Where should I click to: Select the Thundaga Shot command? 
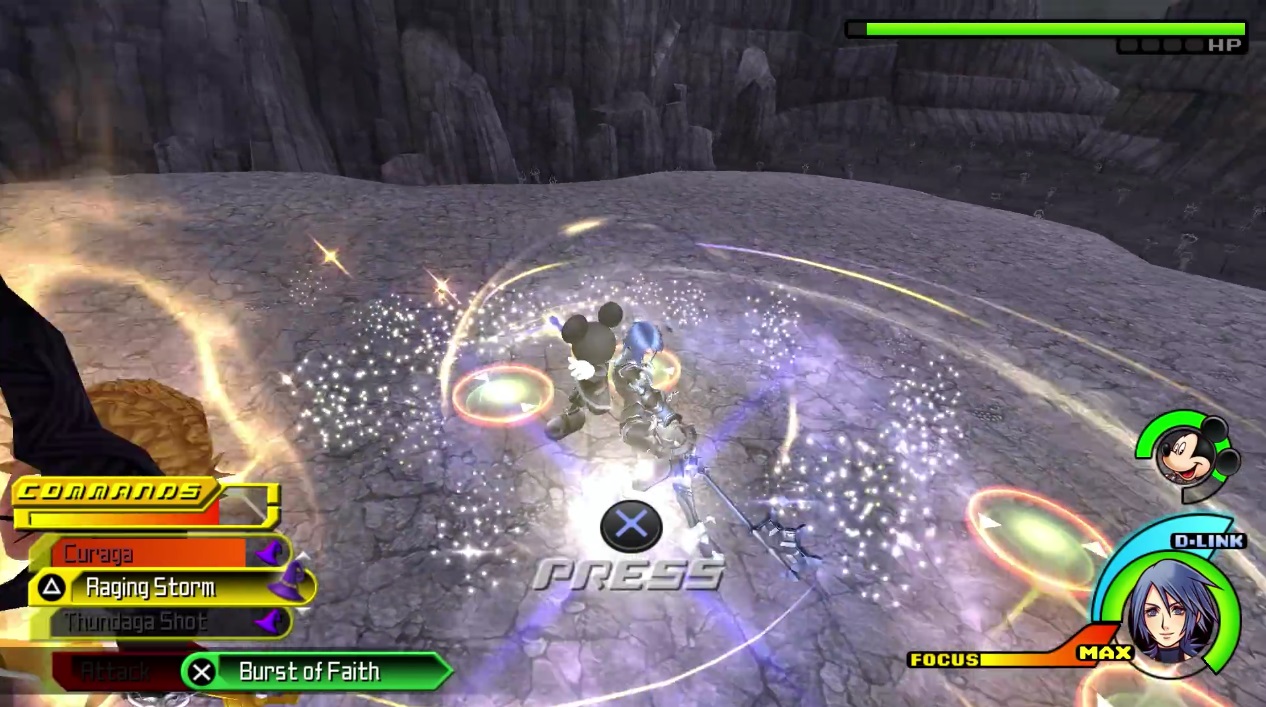pyautogui.click(x=160, y=622)
